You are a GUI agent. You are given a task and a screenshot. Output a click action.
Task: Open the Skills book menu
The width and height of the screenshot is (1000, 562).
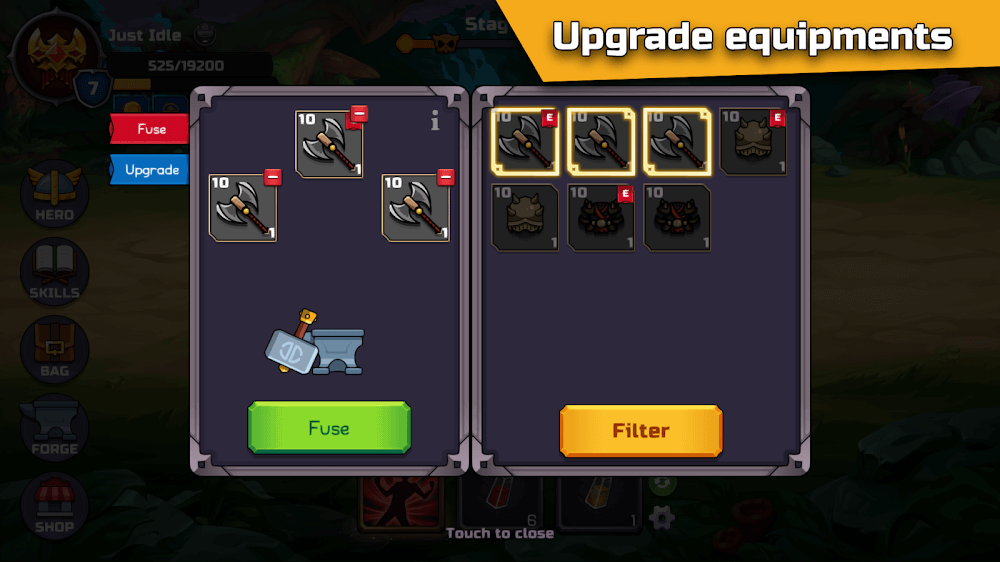[x=54, y=271]
